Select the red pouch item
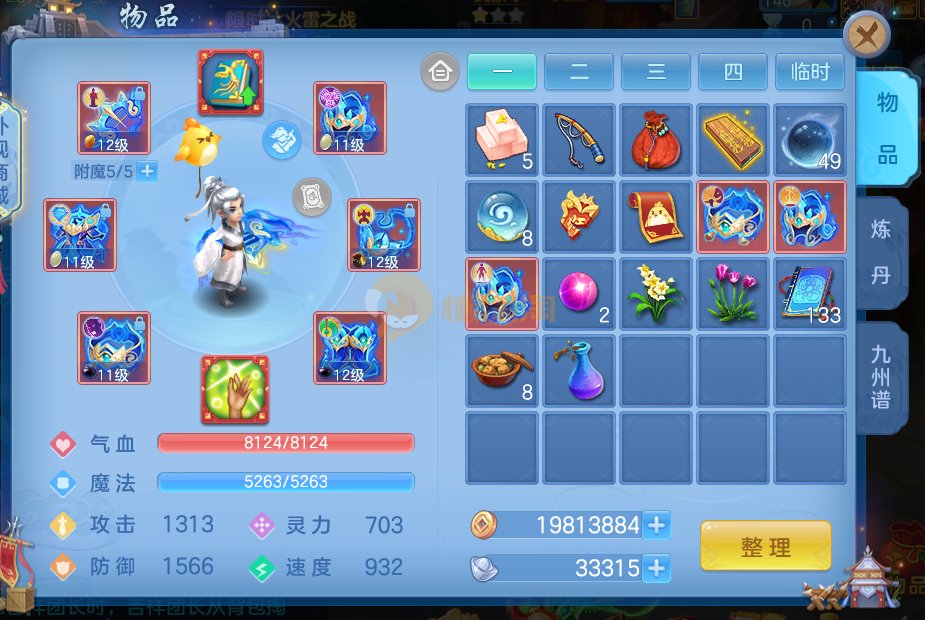This screenshot has width=925, height=620. coord(656,140)
